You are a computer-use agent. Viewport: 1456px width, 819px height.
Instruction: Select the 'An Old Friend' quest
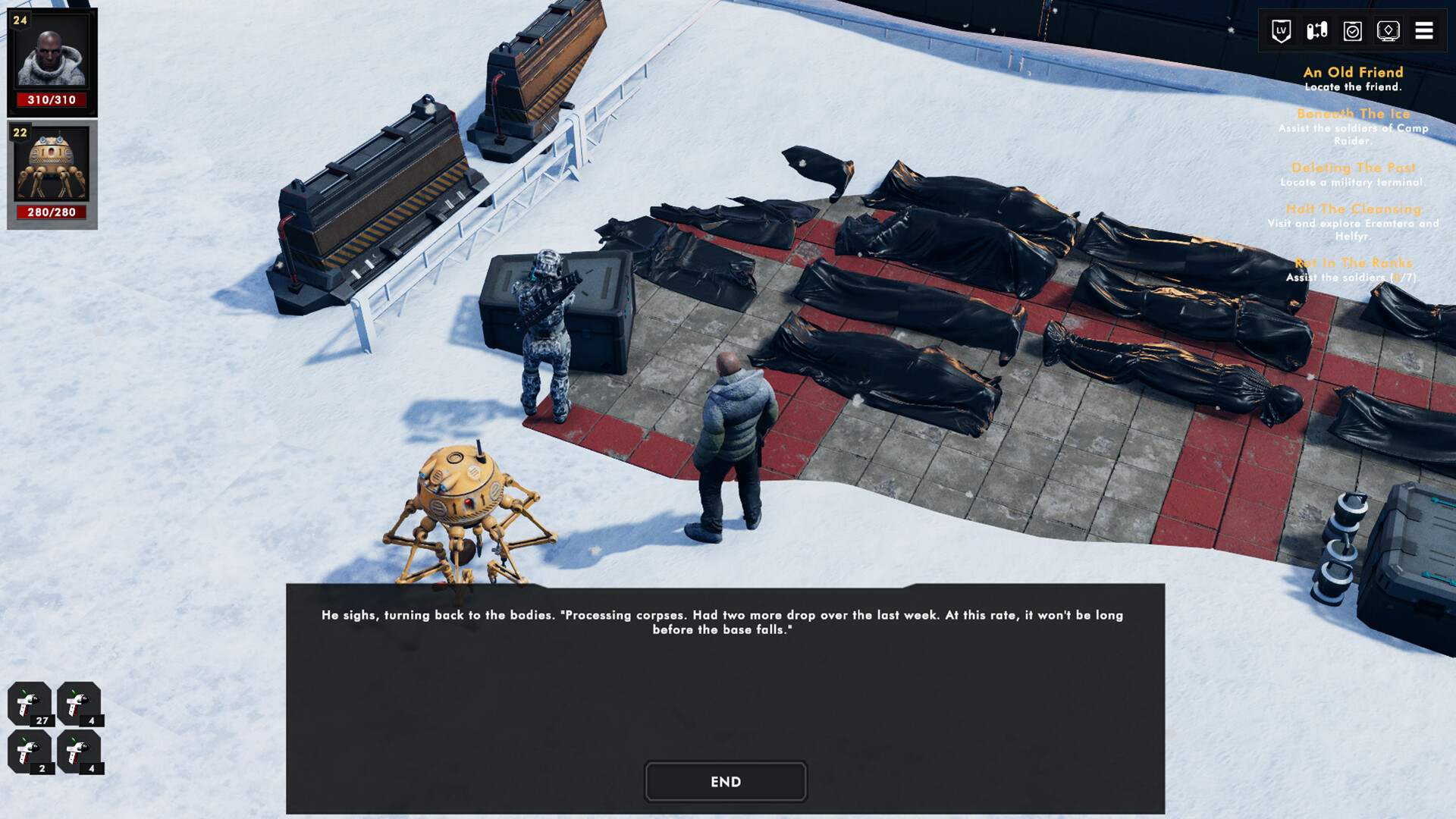point(1352,72)
